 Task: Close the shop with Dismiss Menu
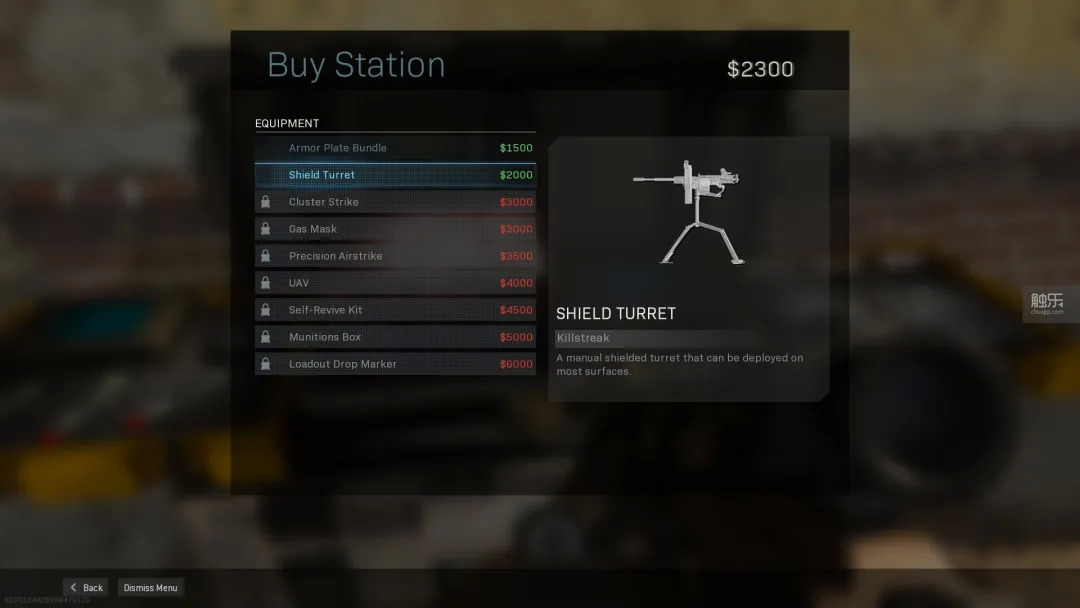[151, 588]
